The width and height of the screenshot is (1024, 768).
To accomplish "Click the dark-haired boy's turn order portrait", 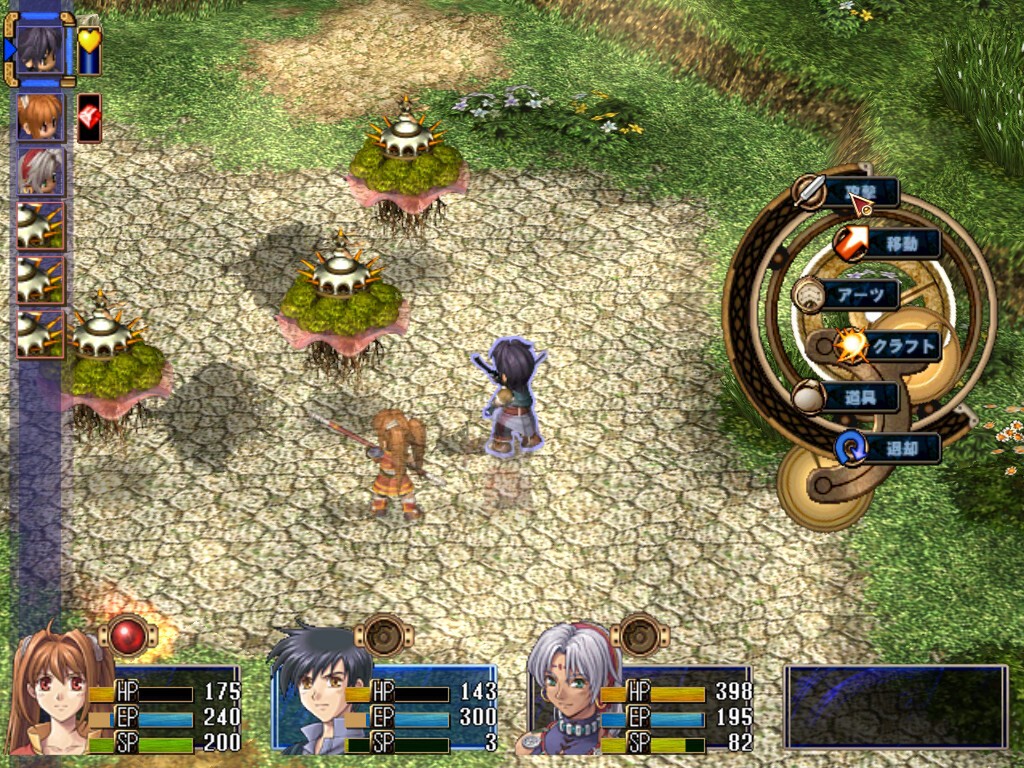I will (x=41, y=49).
